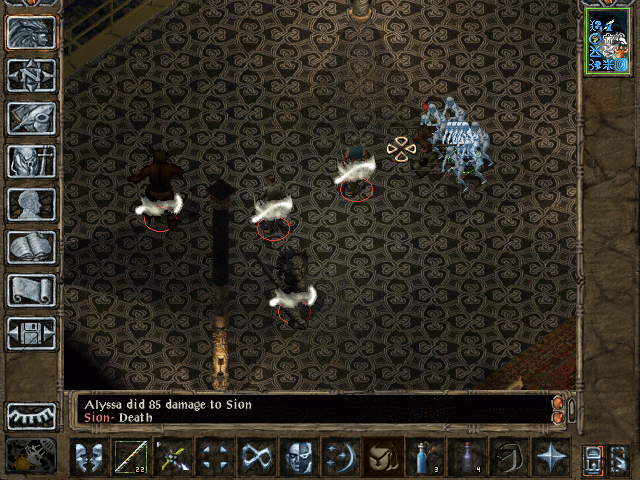Open the journal with the quill button

31,118
